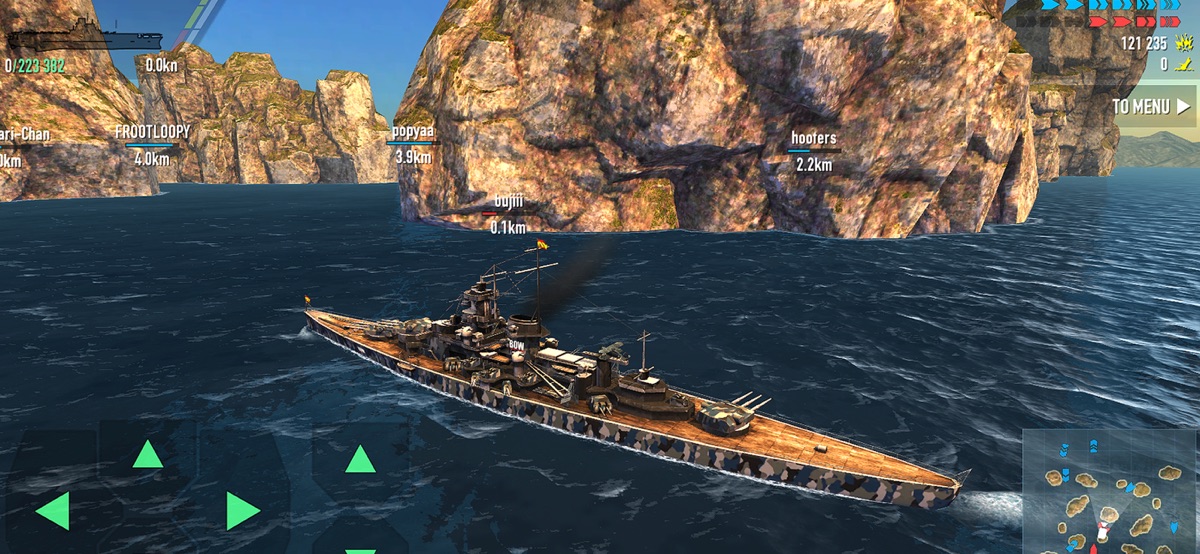The width and height of the screenshot is (1200, 554).
Task: Tap the green right steering arrow
Action: (242, 511)
